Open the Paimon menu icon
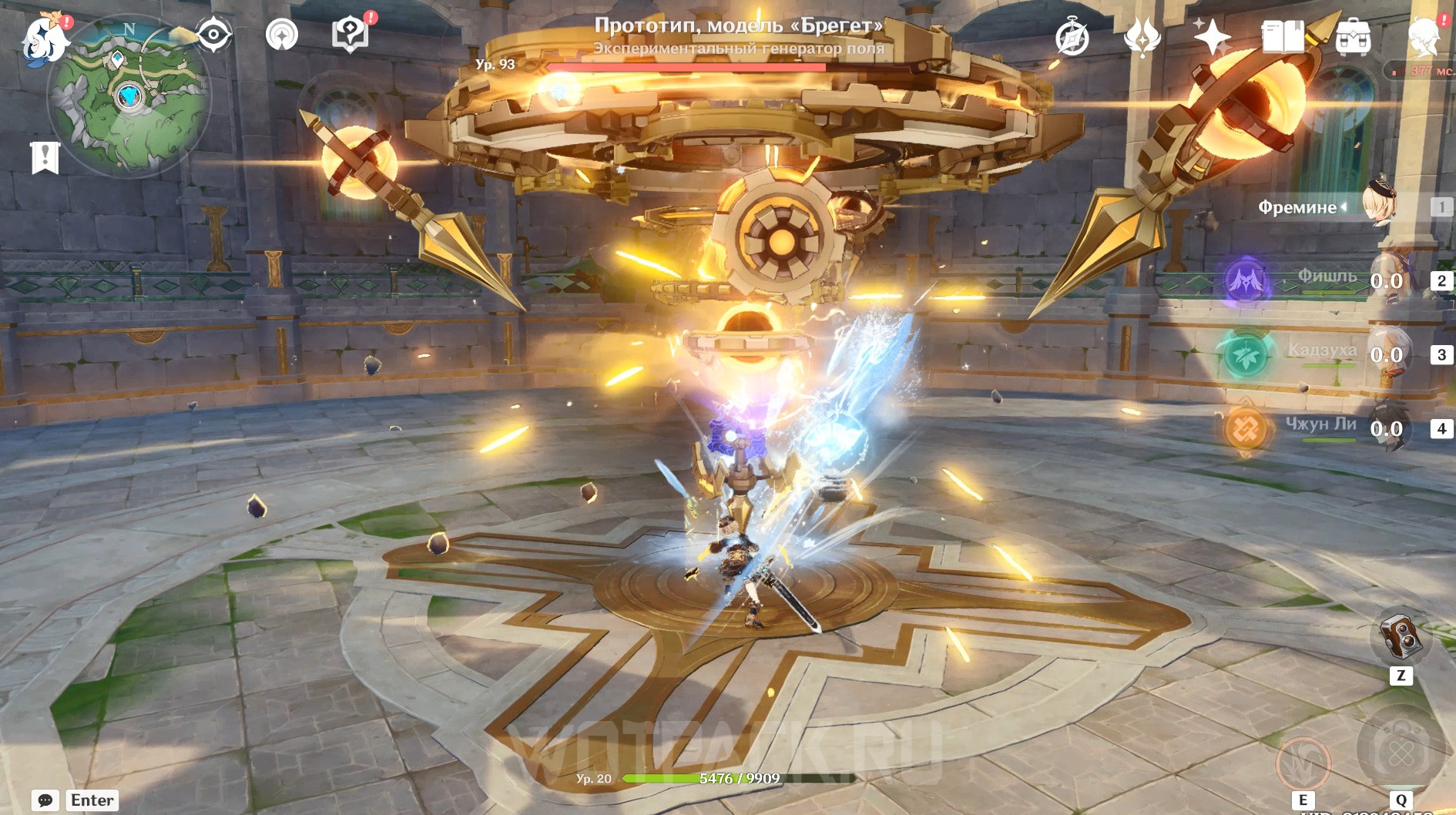This screenshot has width=1456, height=815. [44, 39]
